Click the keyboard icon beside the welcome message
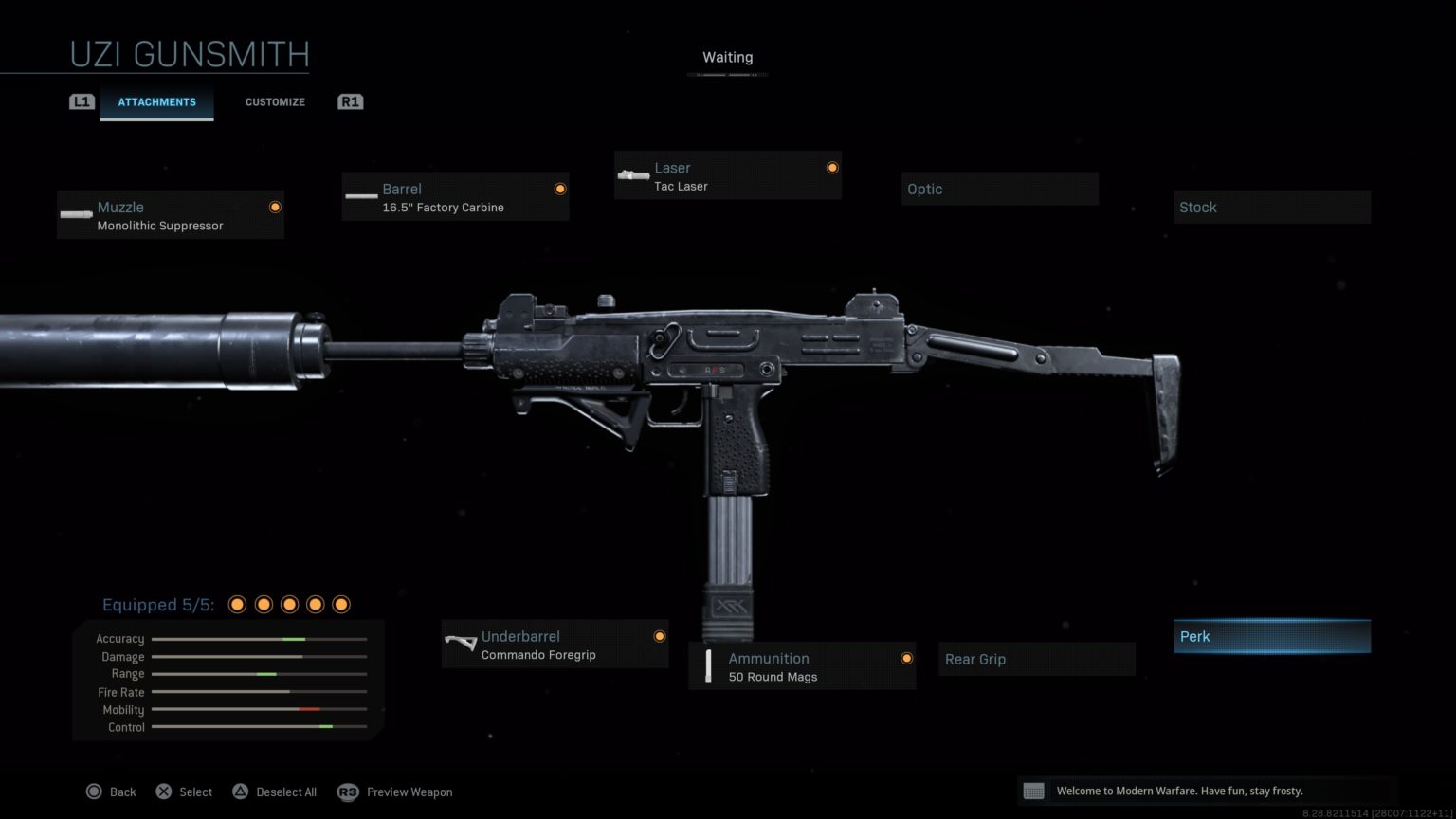 pos(1034,790)
